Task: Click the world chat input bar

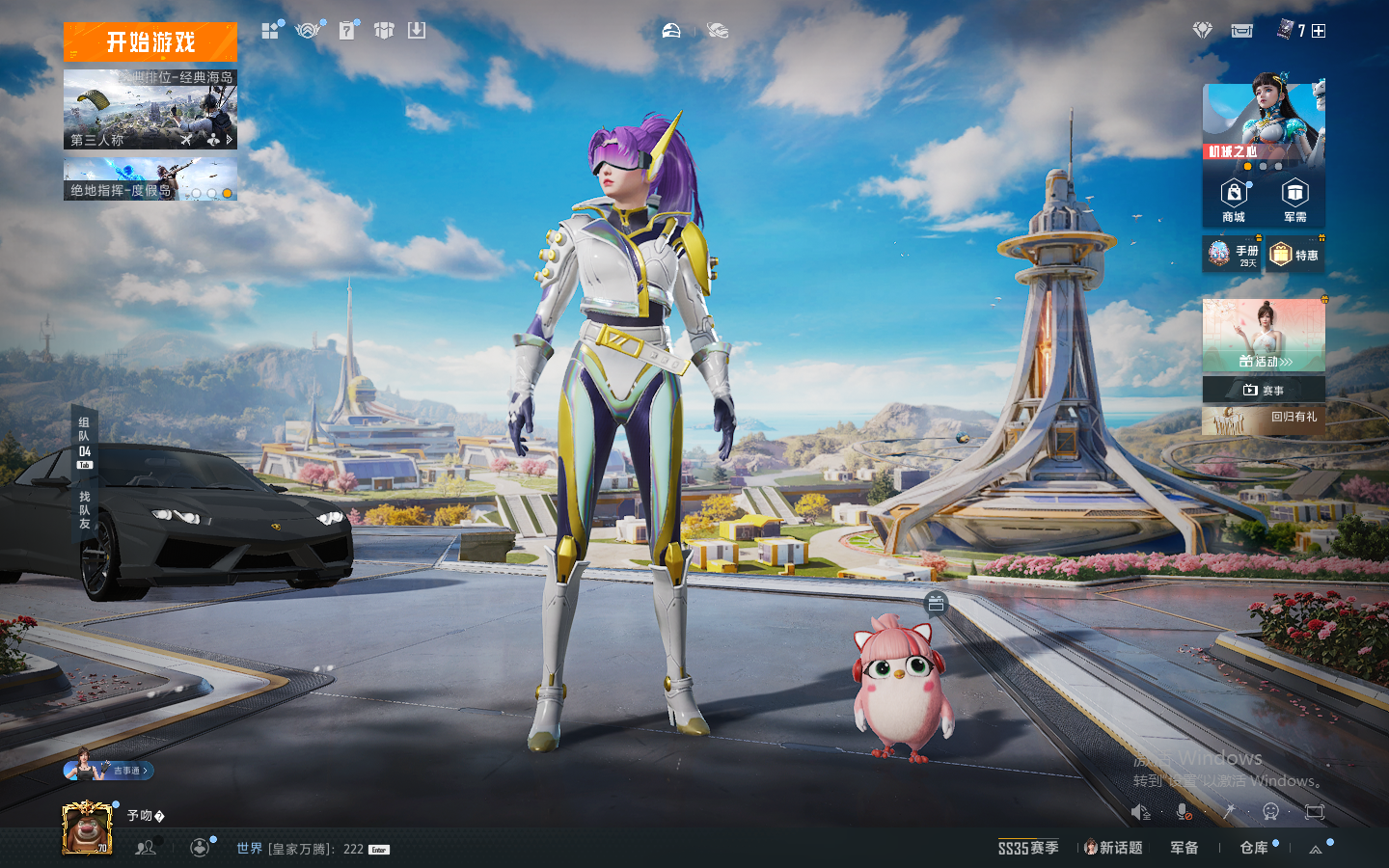Action: pyautogui.click(x=309, y=849)
